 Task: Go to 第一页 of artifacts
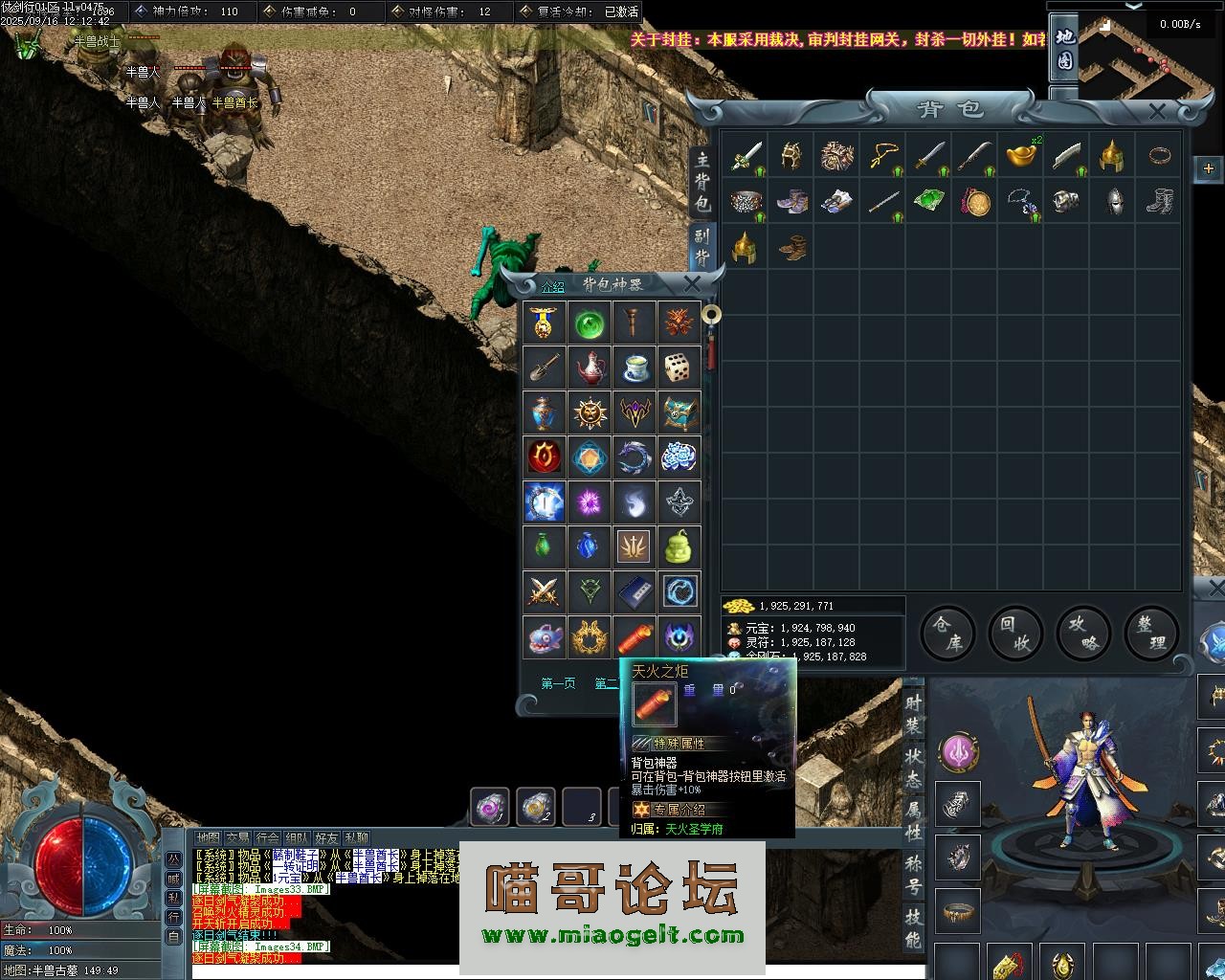click(558, 683)
